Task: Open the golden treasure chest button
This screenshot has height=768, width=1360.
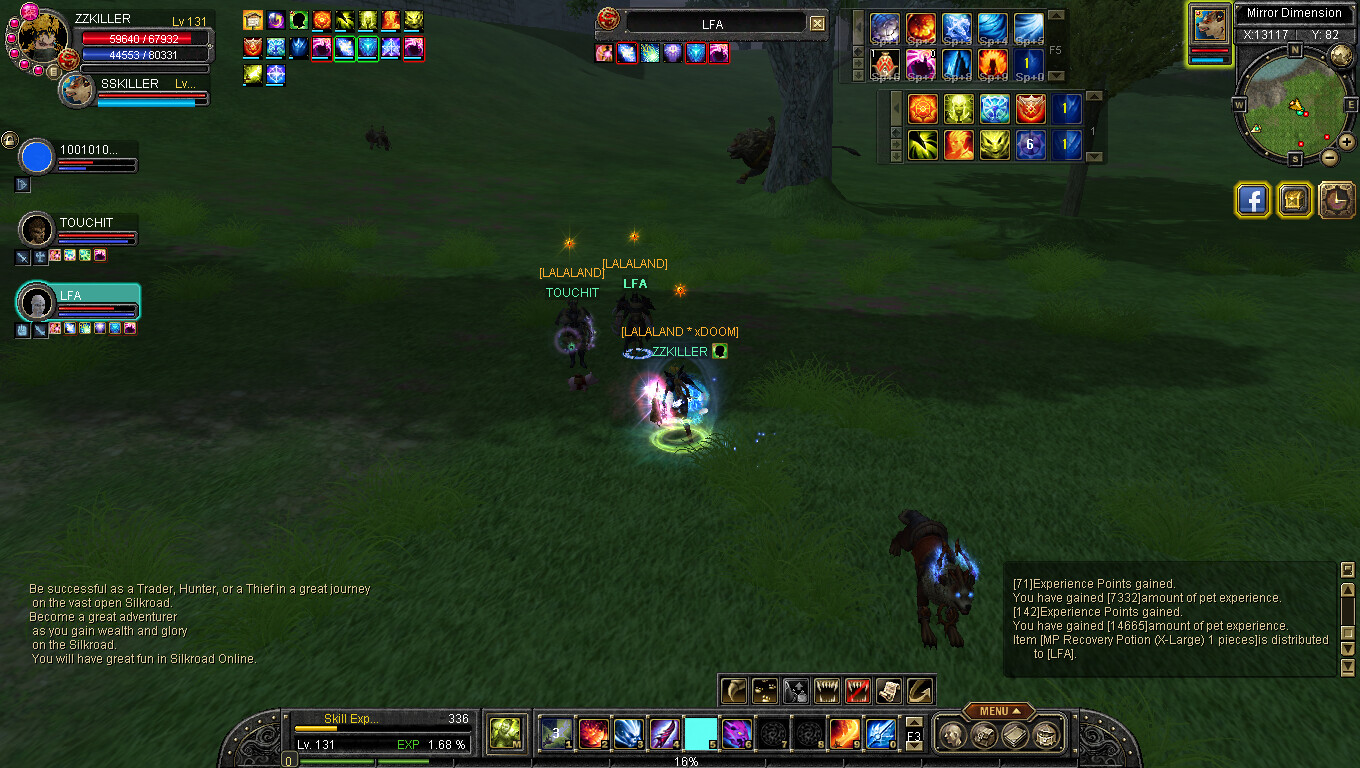Action: [x=1294, y=200]
